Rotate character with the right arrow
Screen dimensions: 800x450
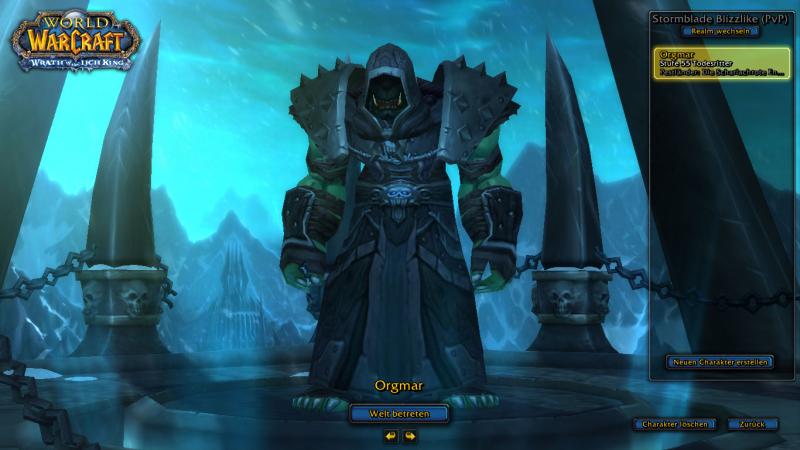pyautogui.click(x=410, y=436)
